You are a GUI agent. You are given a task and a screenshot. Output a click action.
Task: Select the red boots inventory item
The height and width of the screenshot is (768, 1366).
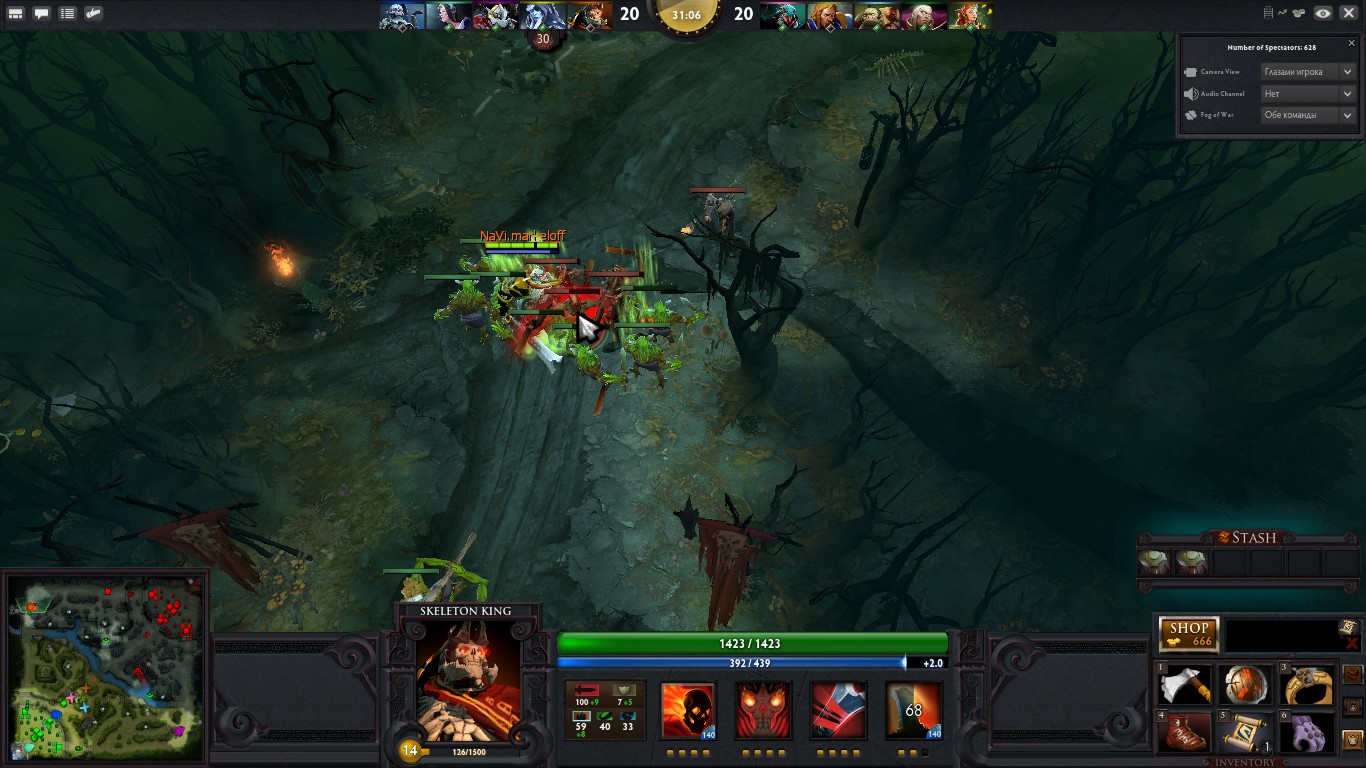point(1186,732)
